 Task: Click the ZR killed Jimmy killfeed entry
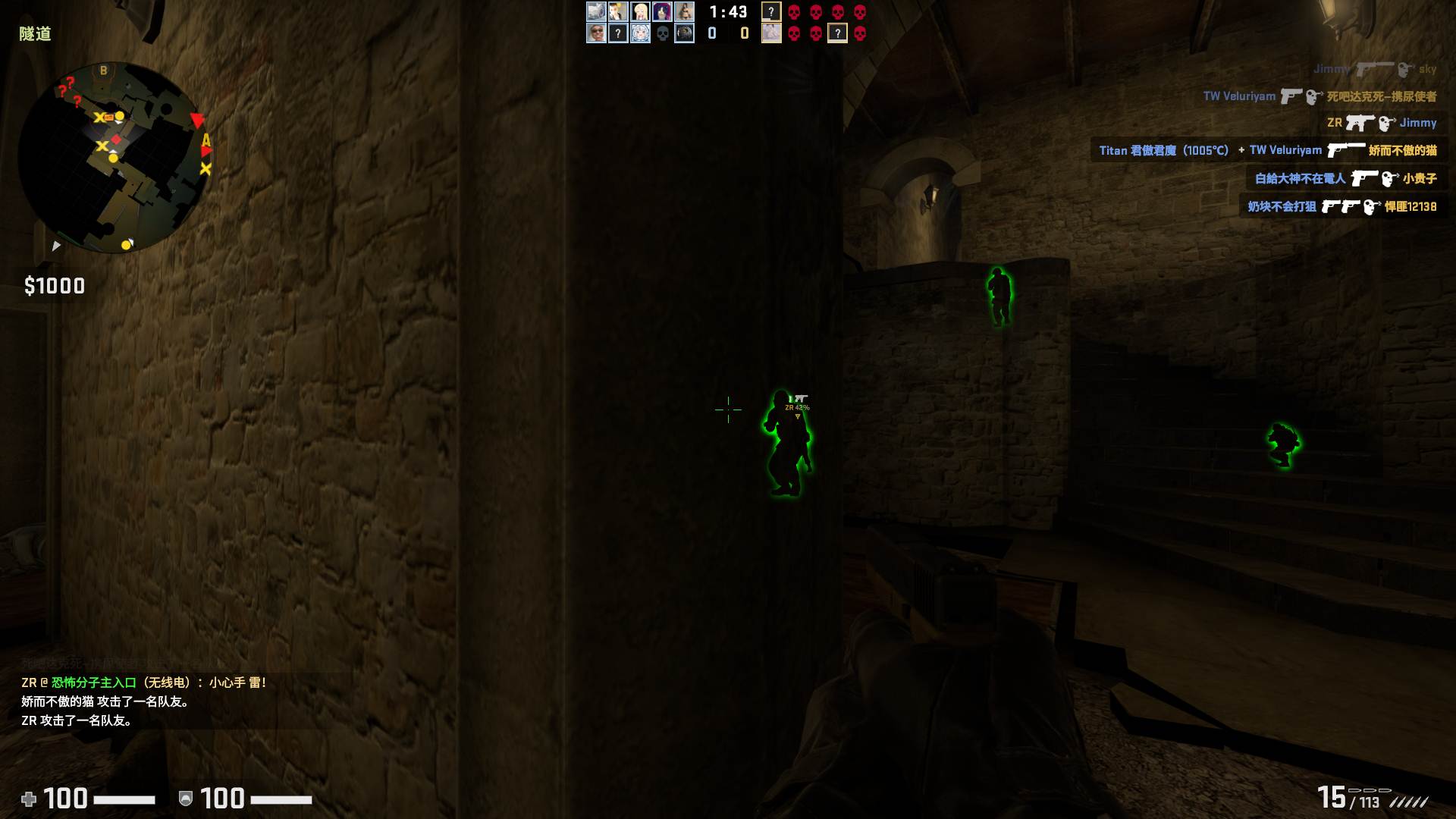tap(1381, 123)
